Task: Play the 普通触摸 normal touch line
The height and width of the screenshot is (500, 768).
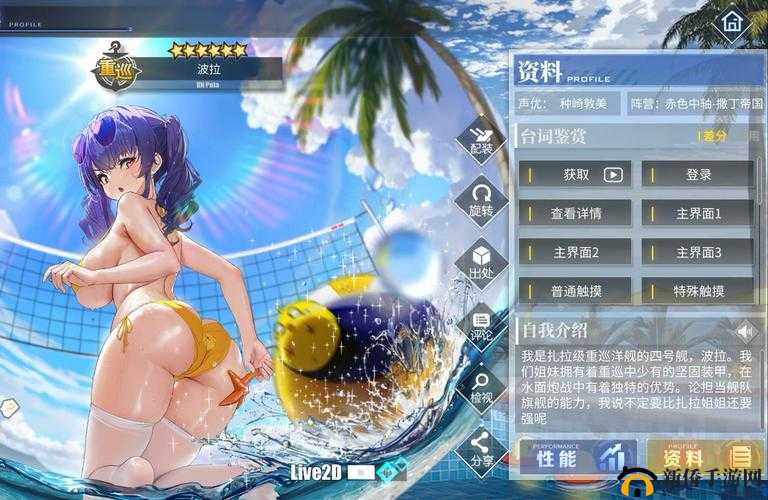Action: (x=576, y=291)
